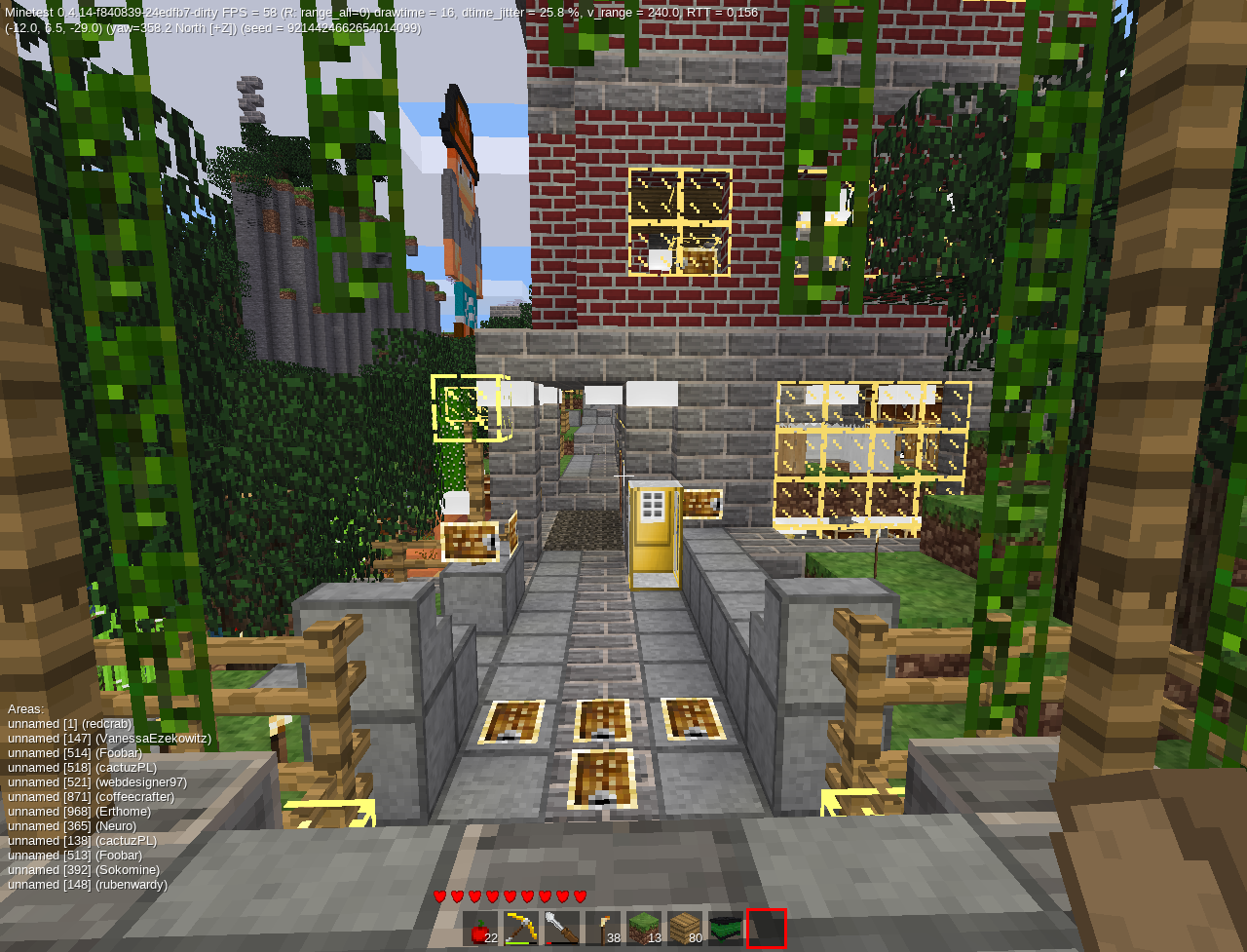Choose the screwdriver tool slot
Screen dimensions: 1247x952
tap(562, 929)
